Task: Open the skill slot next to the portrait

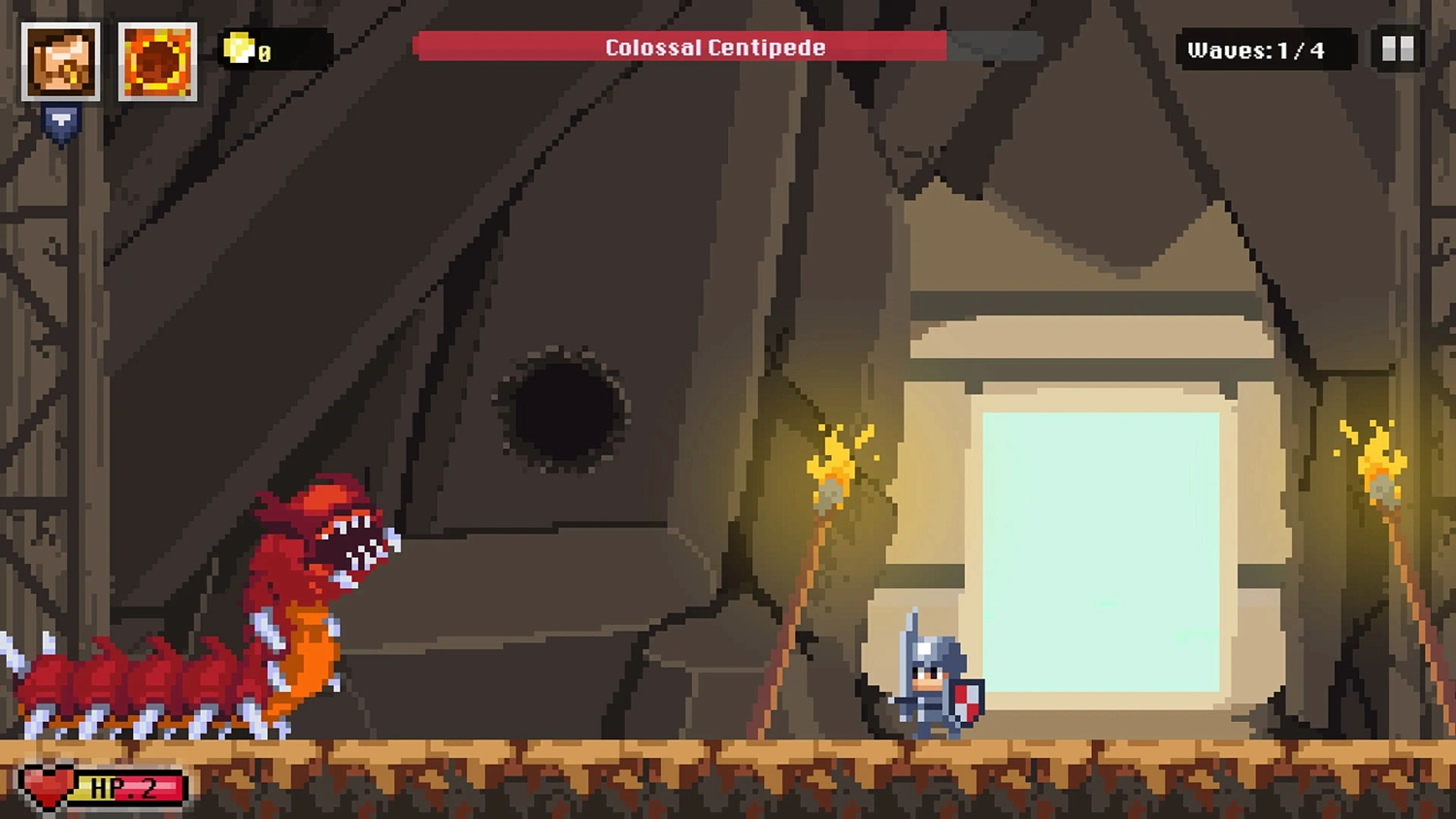Action: (x=157, y=61)
